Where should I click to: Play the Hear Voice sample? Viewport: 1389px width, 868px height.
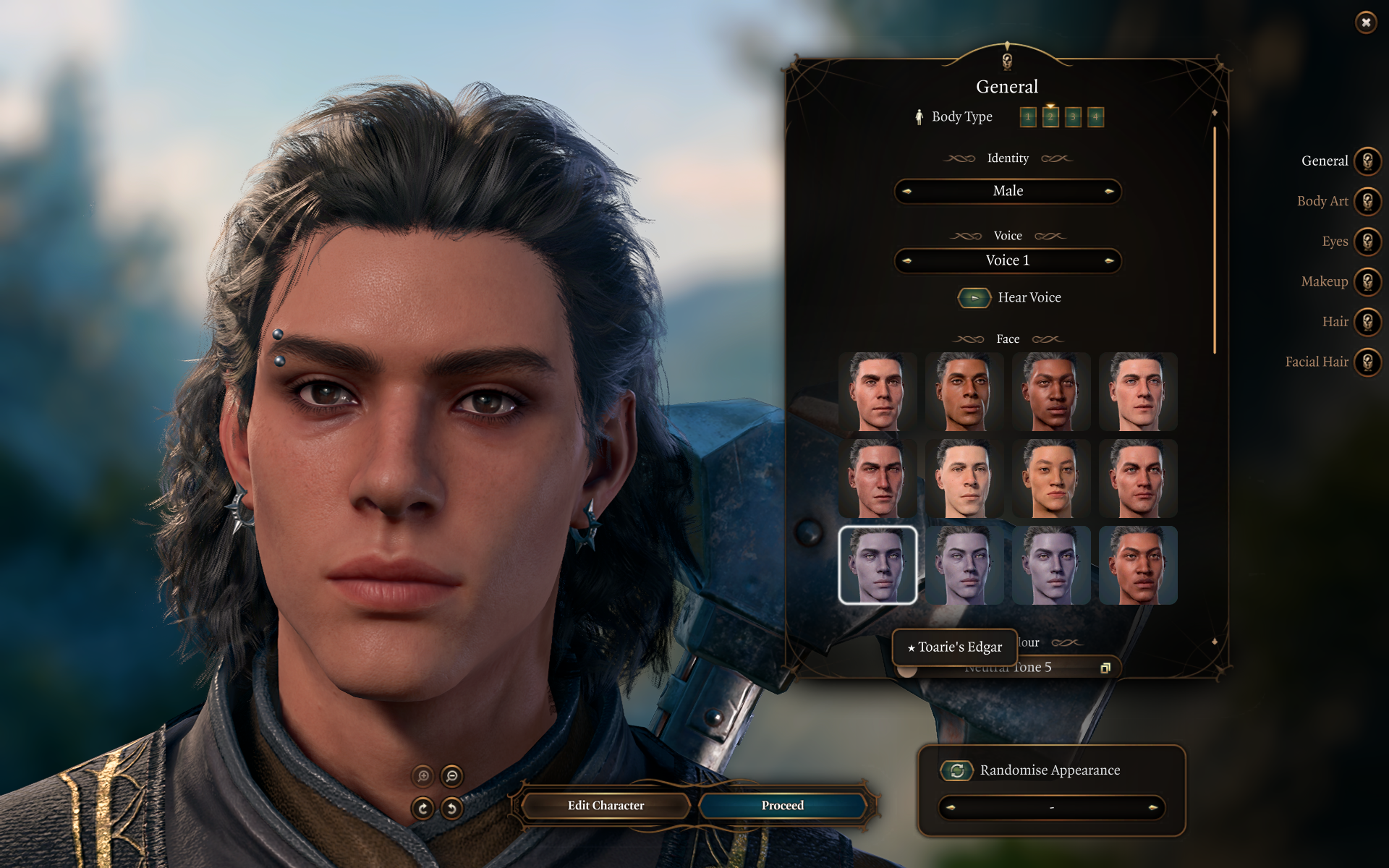974,298
